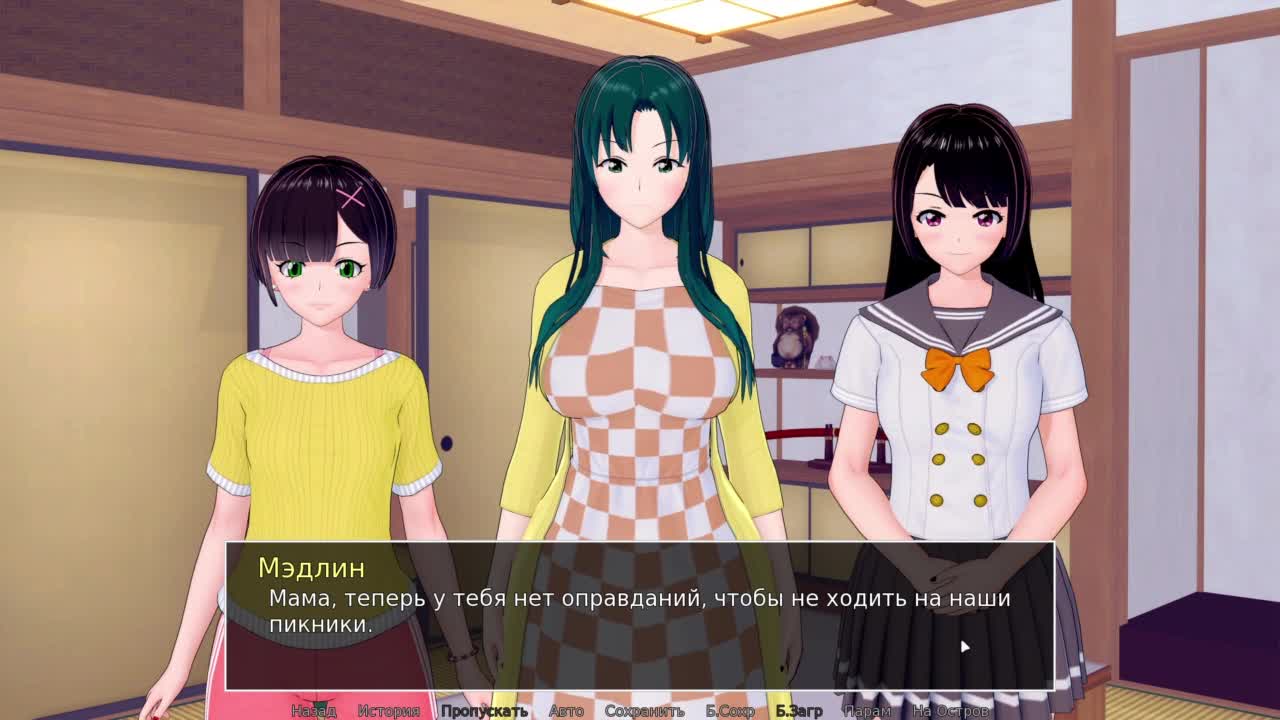Advance Мэдлин's dialogue text box
Image resolution: width=1280 pixels, height=720 pixels.
pos(640,615)
